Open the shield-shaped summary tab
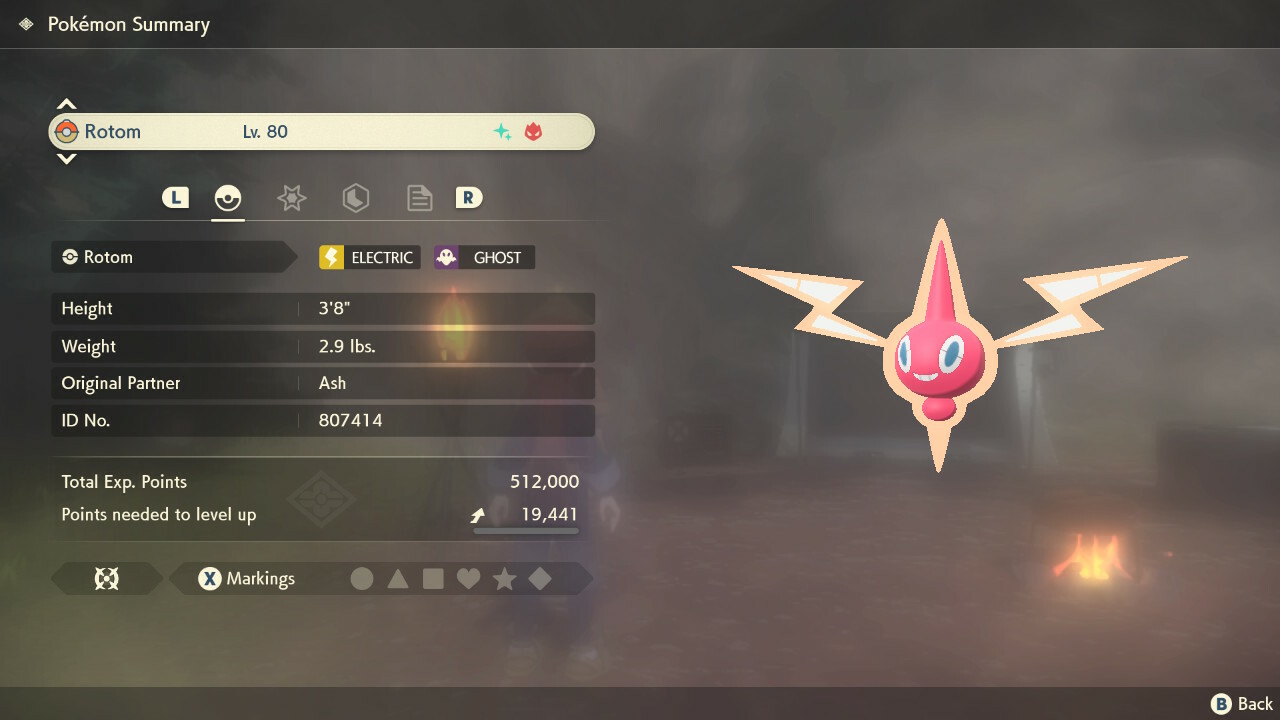 pos(355,198)
